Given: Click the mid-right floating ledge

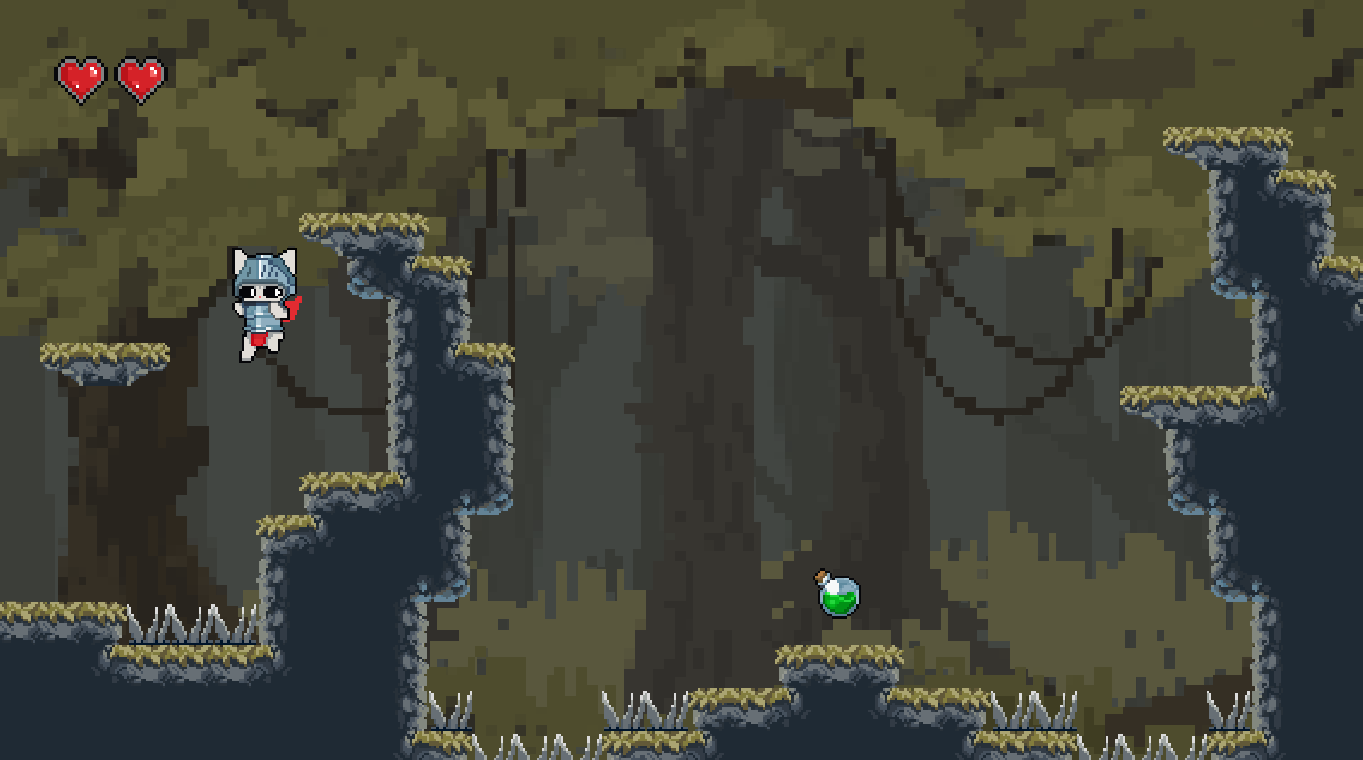Looking at the screenshot, I should 1190,400.
